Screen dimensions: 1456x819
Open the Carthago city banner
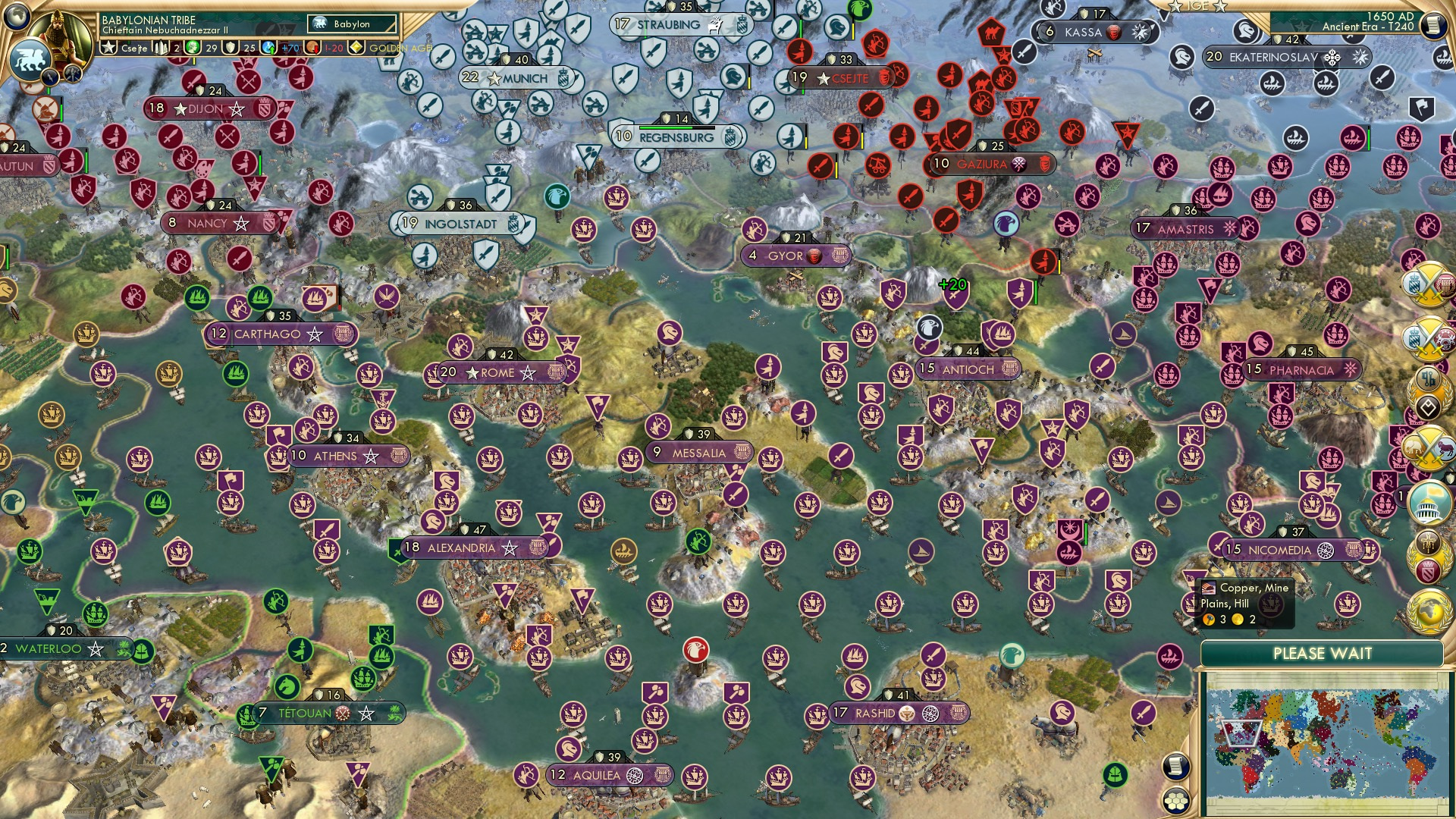(267, 334)
